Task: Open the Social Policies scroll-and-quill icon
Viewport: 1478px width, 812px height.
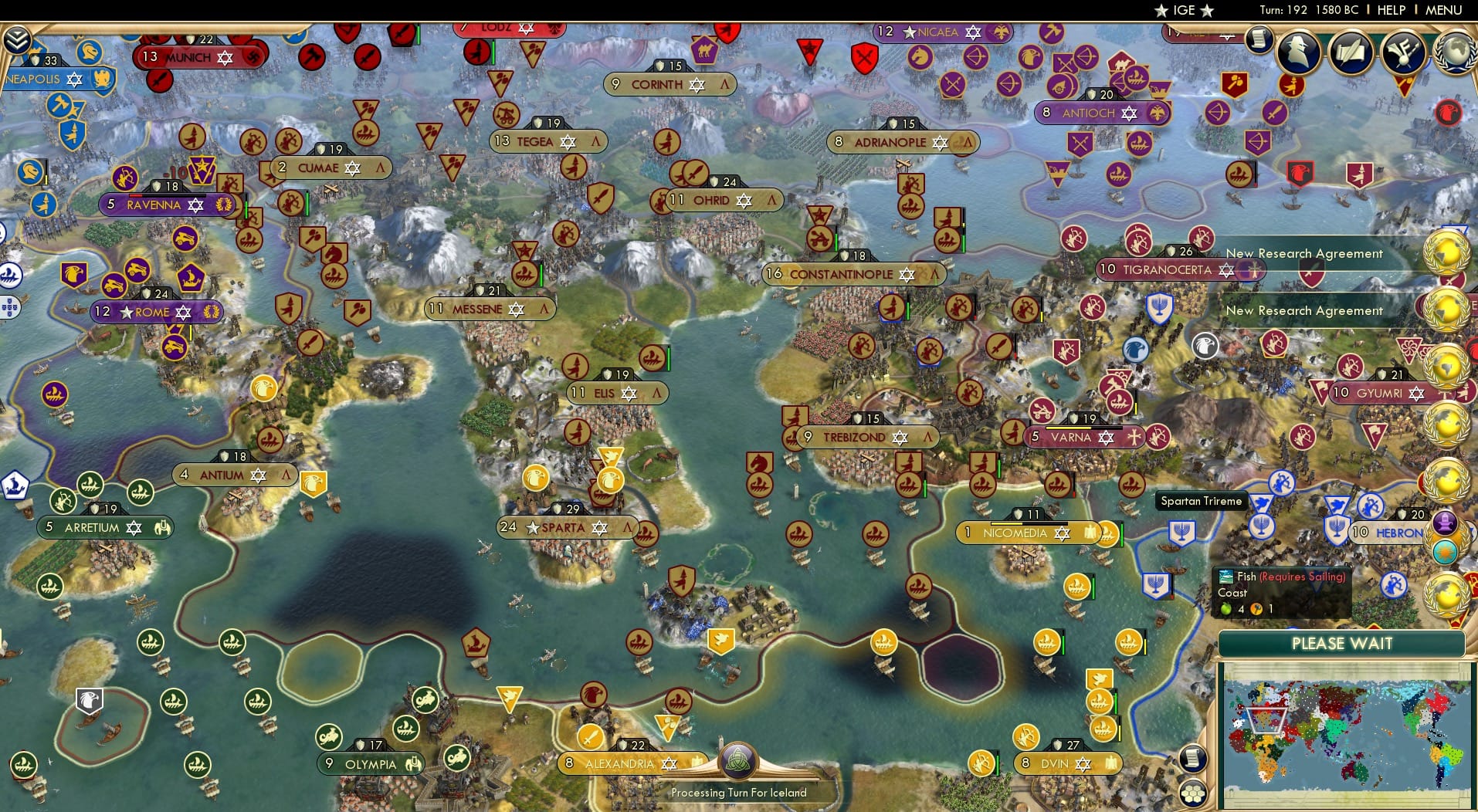Action: pyautogui.click(x=1349, y=51)
